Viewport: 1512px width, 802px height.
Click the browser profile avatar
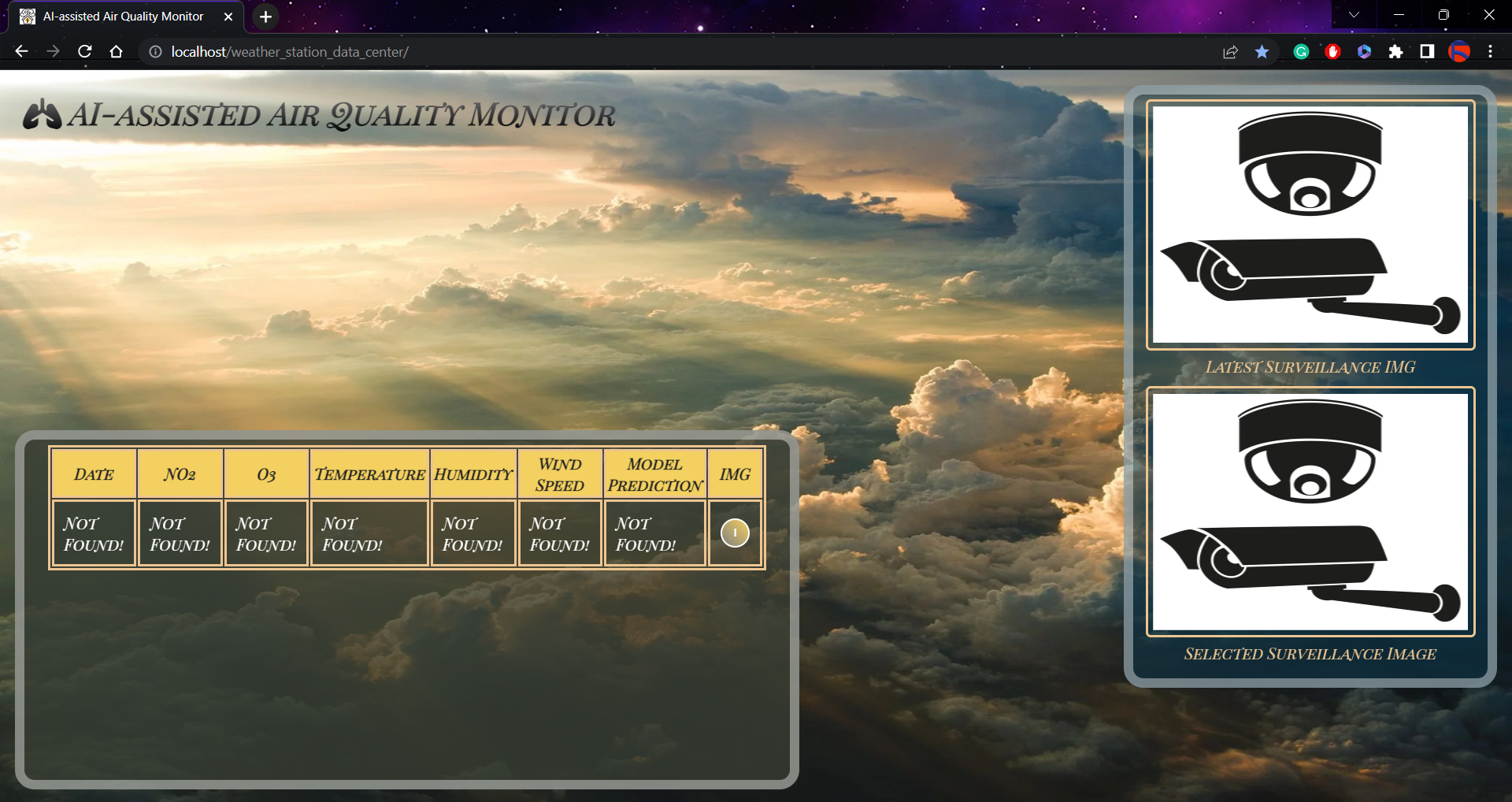click(x=1461, y=51)
